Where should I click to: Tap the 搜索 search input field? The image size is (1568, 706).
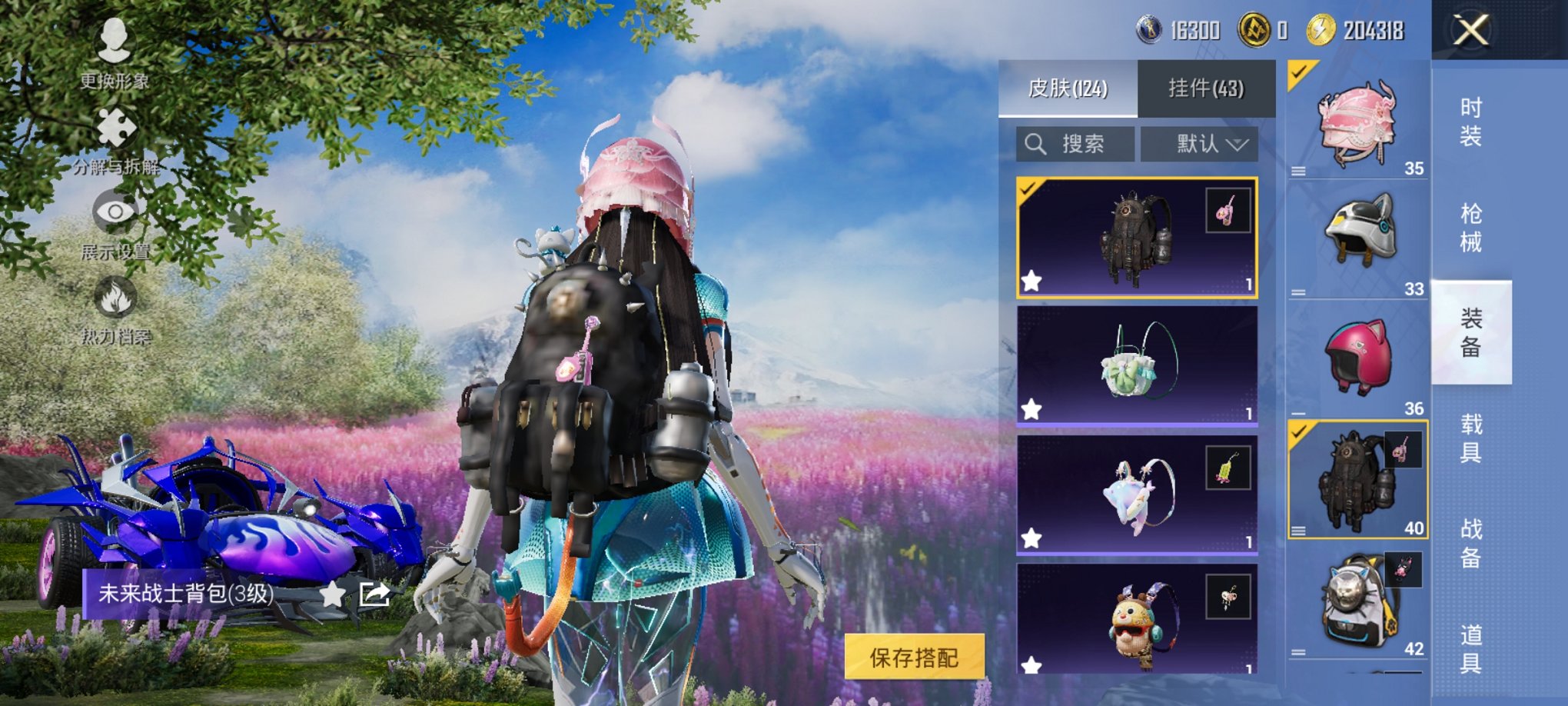[1076, 145]
